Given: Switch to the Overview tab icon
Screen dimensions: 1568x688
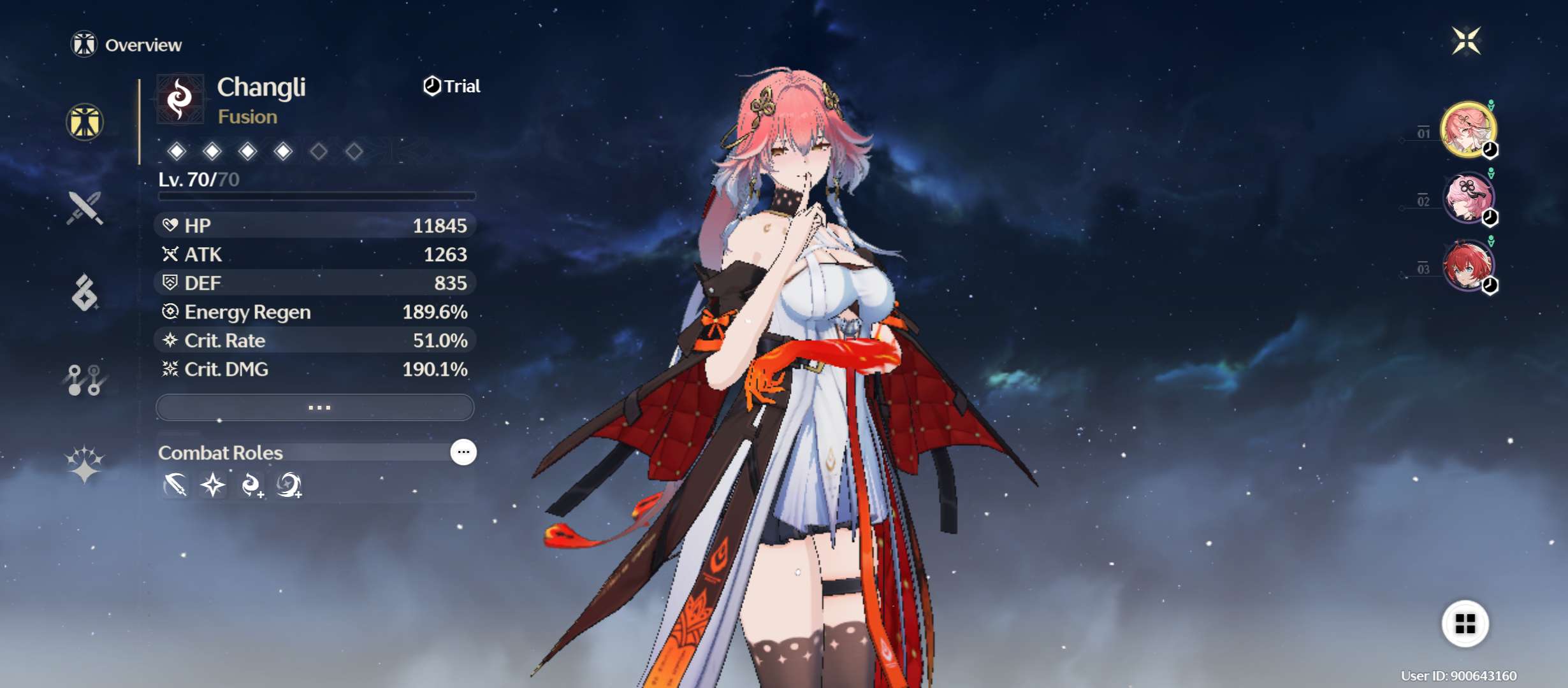Looking at the screenshot, I should [85, 122].
